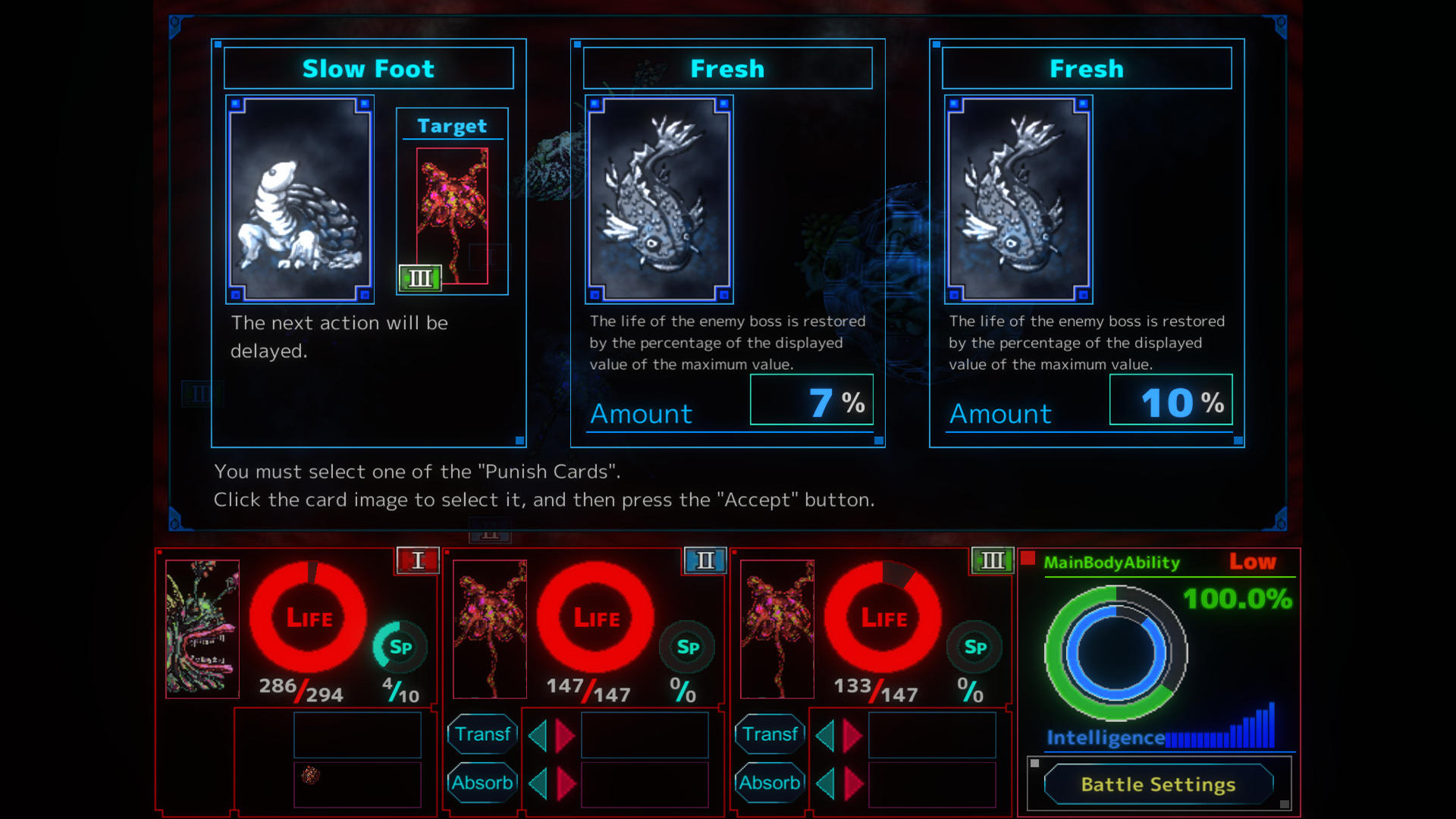The width and height of the screenshot is (1456, 819).
Task: Use Absorb in unit III's panel
Action: tap(770, 783)
